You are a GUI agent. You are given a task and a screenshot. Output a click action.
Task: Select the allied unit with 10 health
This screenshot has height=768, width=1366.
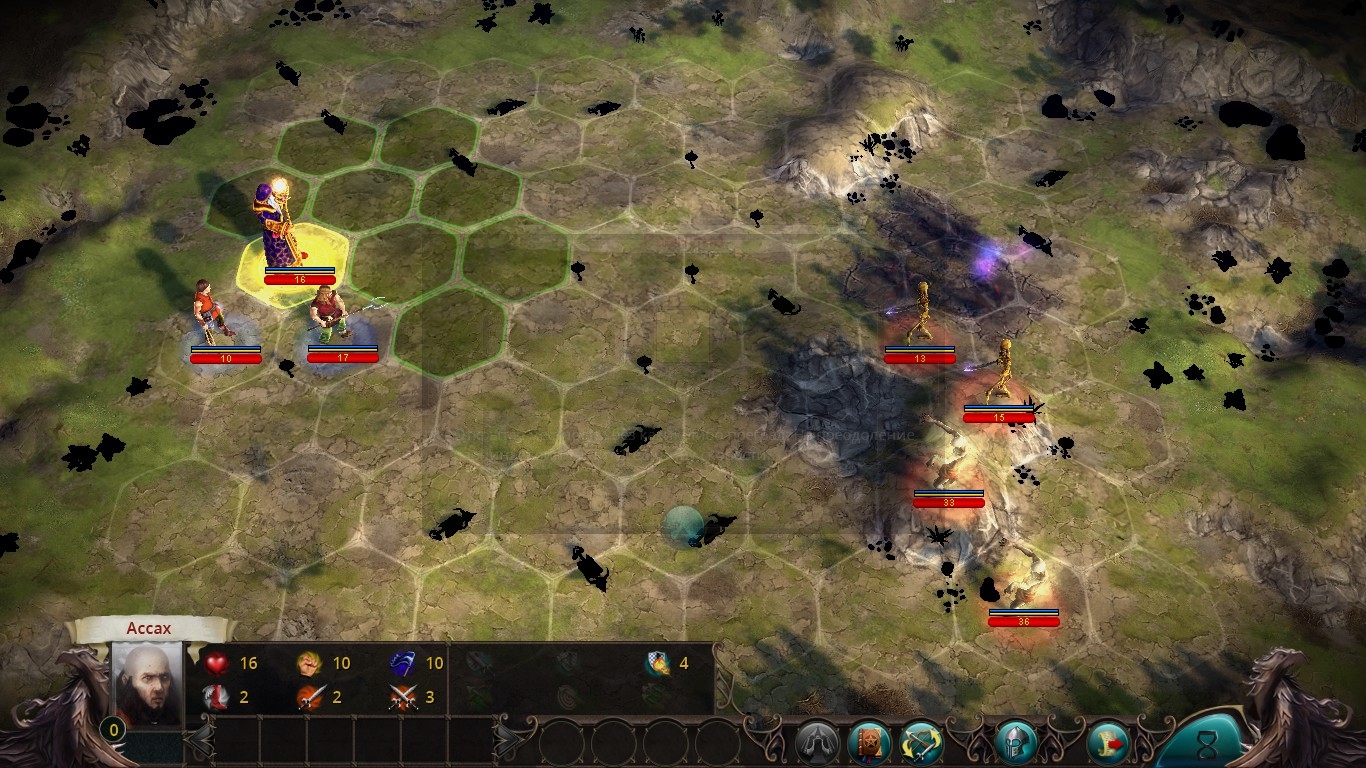210,312
